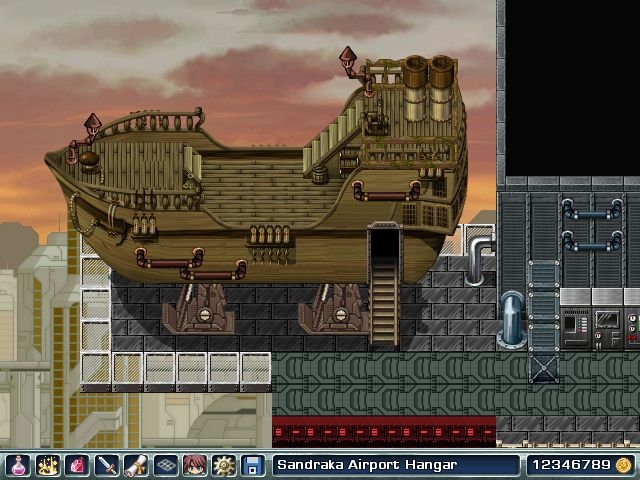Click the grid tiles icon
The height and width of the screenshot is (480, 640).
pyautogui.click(x=164, y=465)
